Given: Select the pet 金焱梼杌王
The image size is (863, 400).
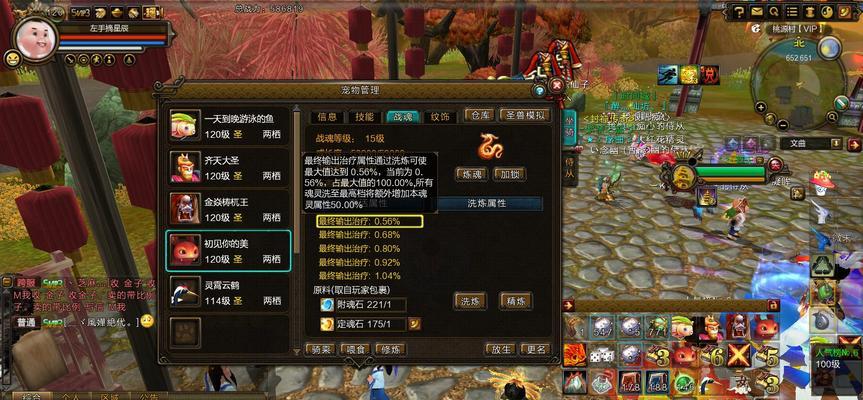Looking at the screenshot, I should (229, 208).
